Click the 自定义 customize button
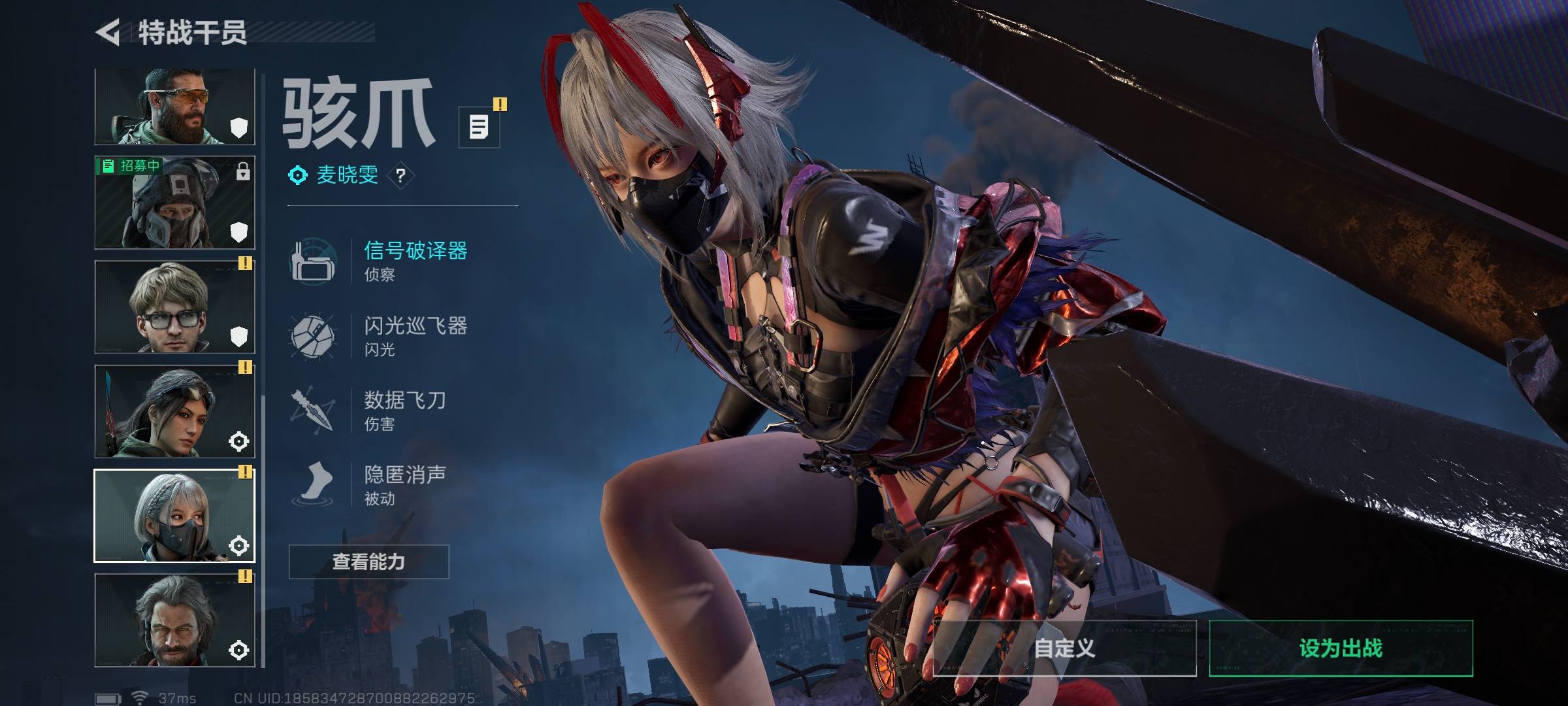This screenshot has height=706, width=1568. [1064, 648]
